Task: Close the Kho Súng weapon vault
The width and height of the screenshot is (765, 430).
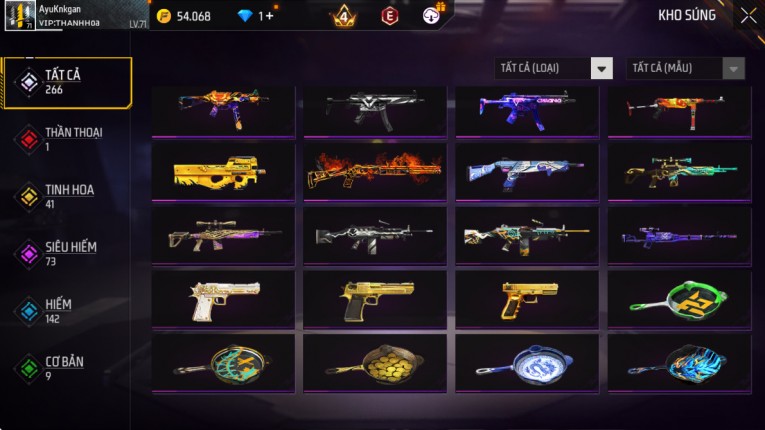Action: (748, 16)
